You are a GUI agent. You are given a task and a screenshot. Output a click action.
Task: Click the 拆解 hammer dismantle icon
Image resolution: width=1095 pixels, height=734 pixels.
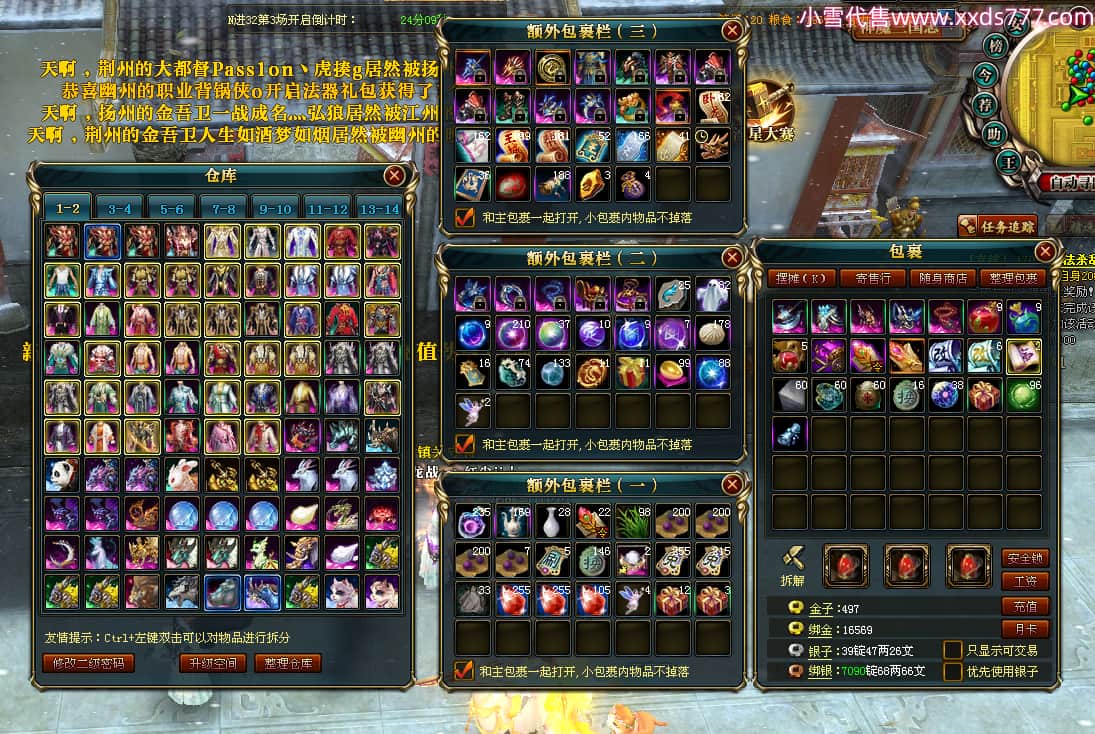click(x=793, y=561)
